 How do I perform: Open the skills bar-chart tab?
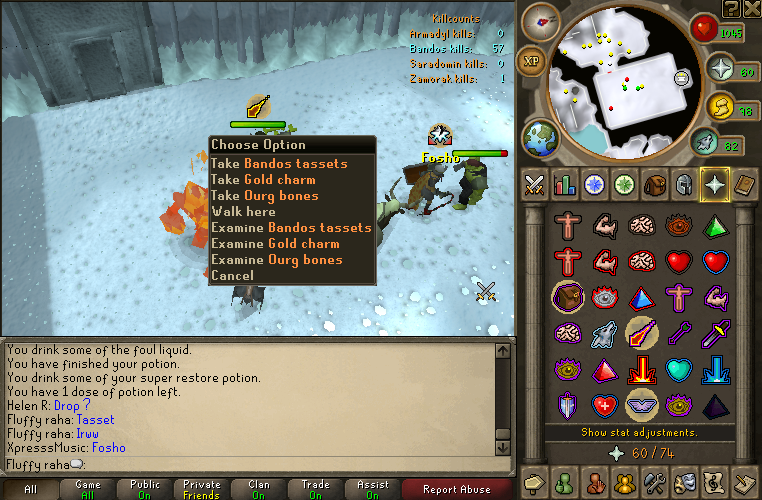tap(565, 185)
